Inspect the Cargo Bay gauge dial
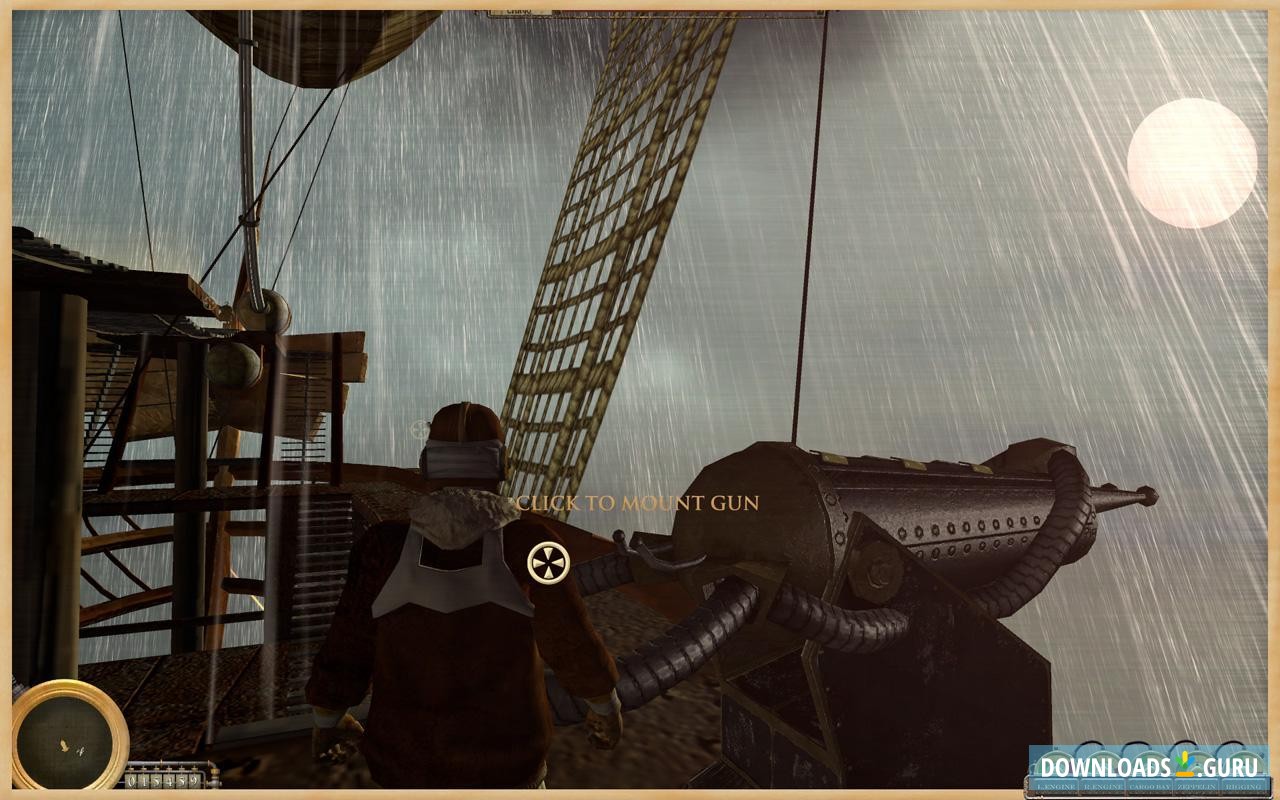 point(1151,762)
